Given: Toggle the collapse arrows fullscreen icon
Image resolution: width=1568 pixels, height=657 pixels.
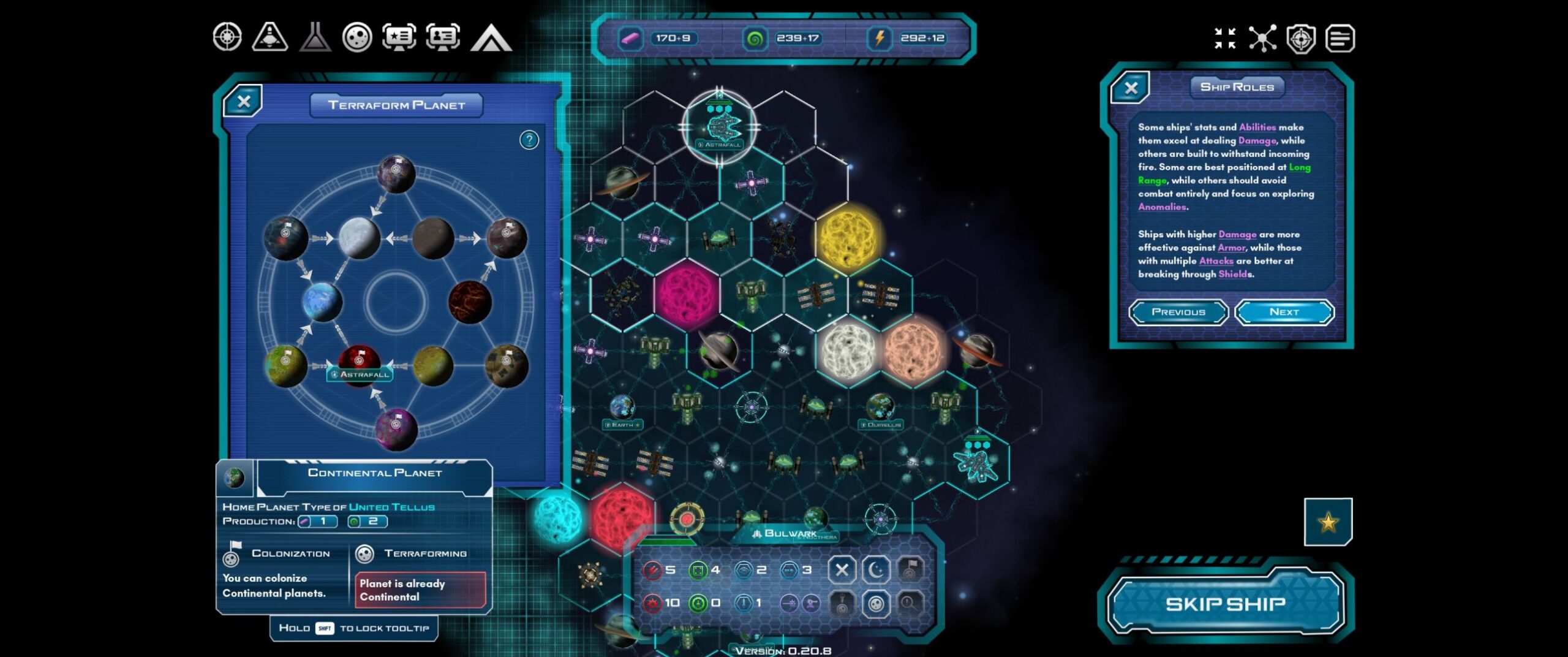Looking at the screenshot, I should 1225,38.
